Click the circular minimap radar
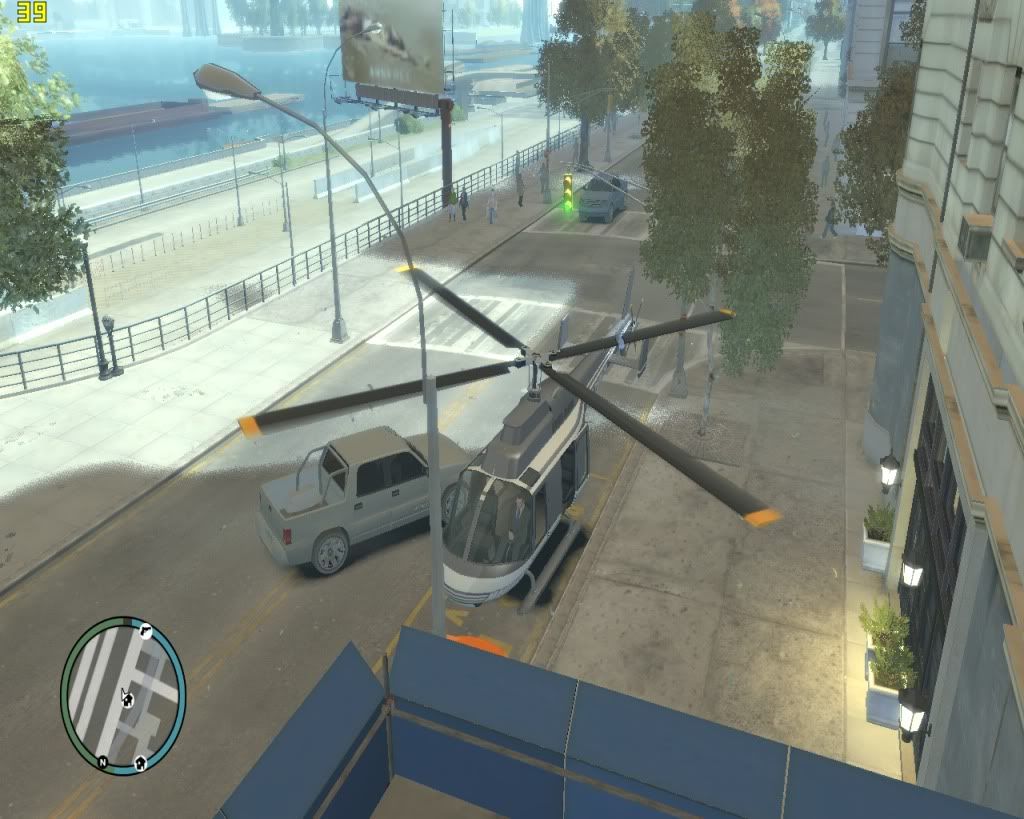1024x819 pixels. [x=123, y=696]
